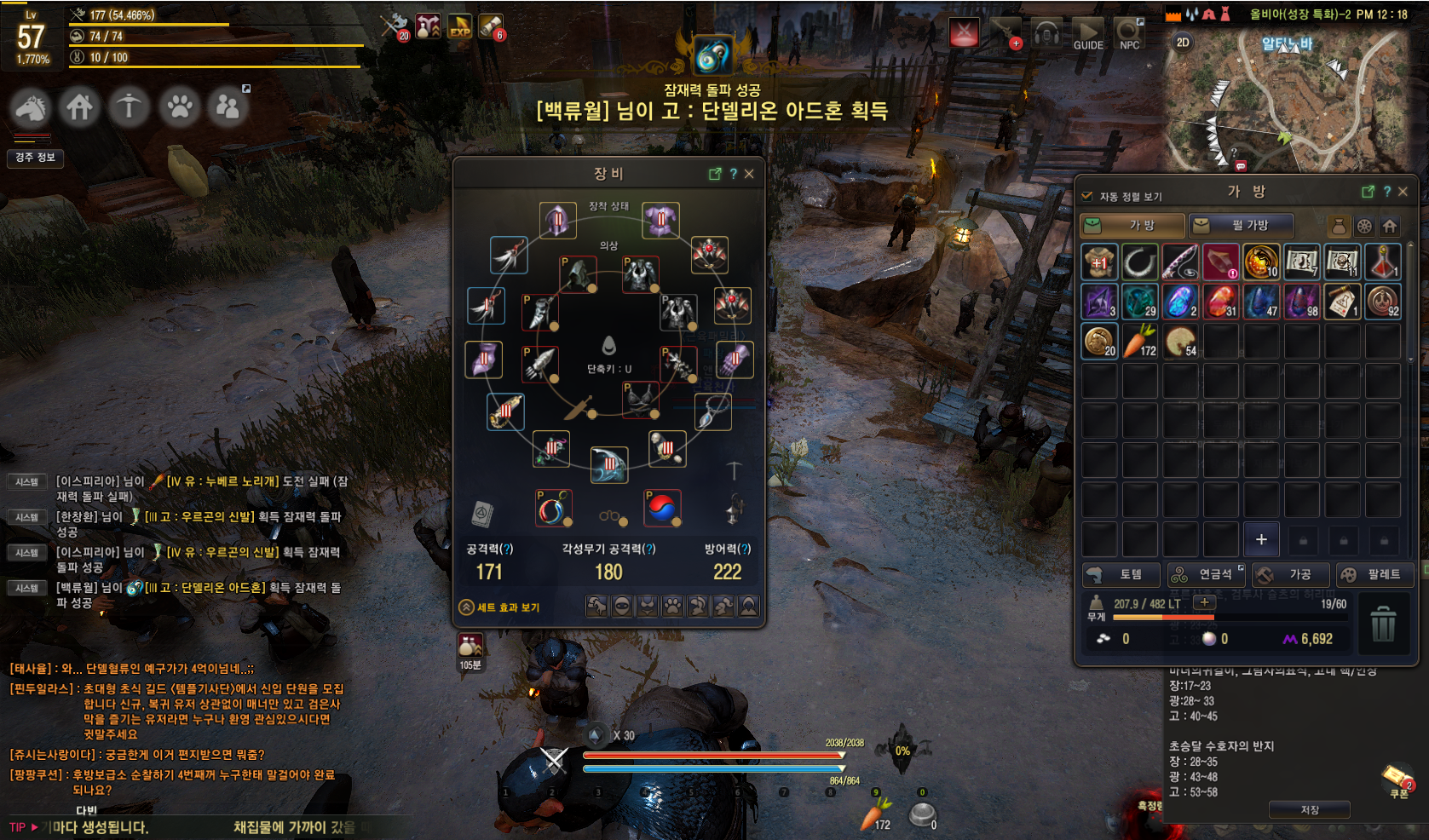Open the 연금석 button
The image size is (1429, 840).
(1205, 574)
